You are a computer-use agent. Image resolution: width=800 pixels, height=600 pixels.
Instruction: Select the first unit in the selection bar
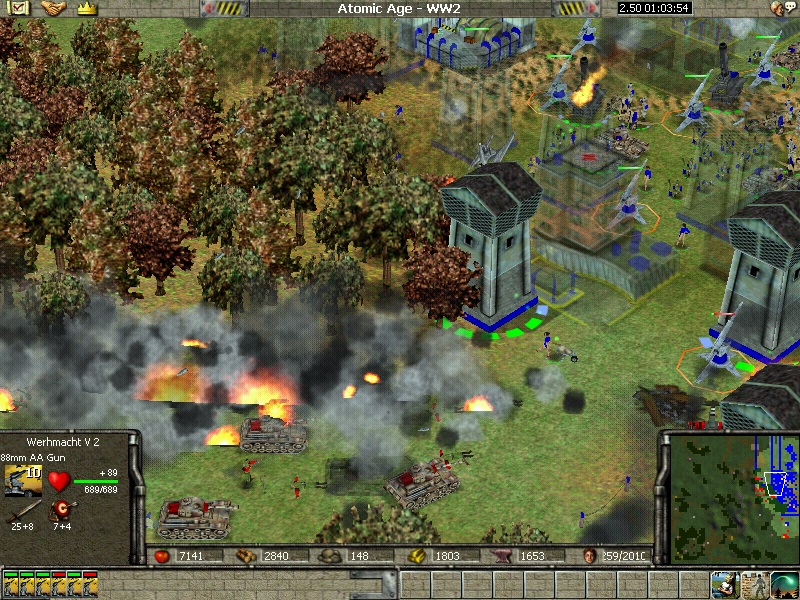[11, 582]
